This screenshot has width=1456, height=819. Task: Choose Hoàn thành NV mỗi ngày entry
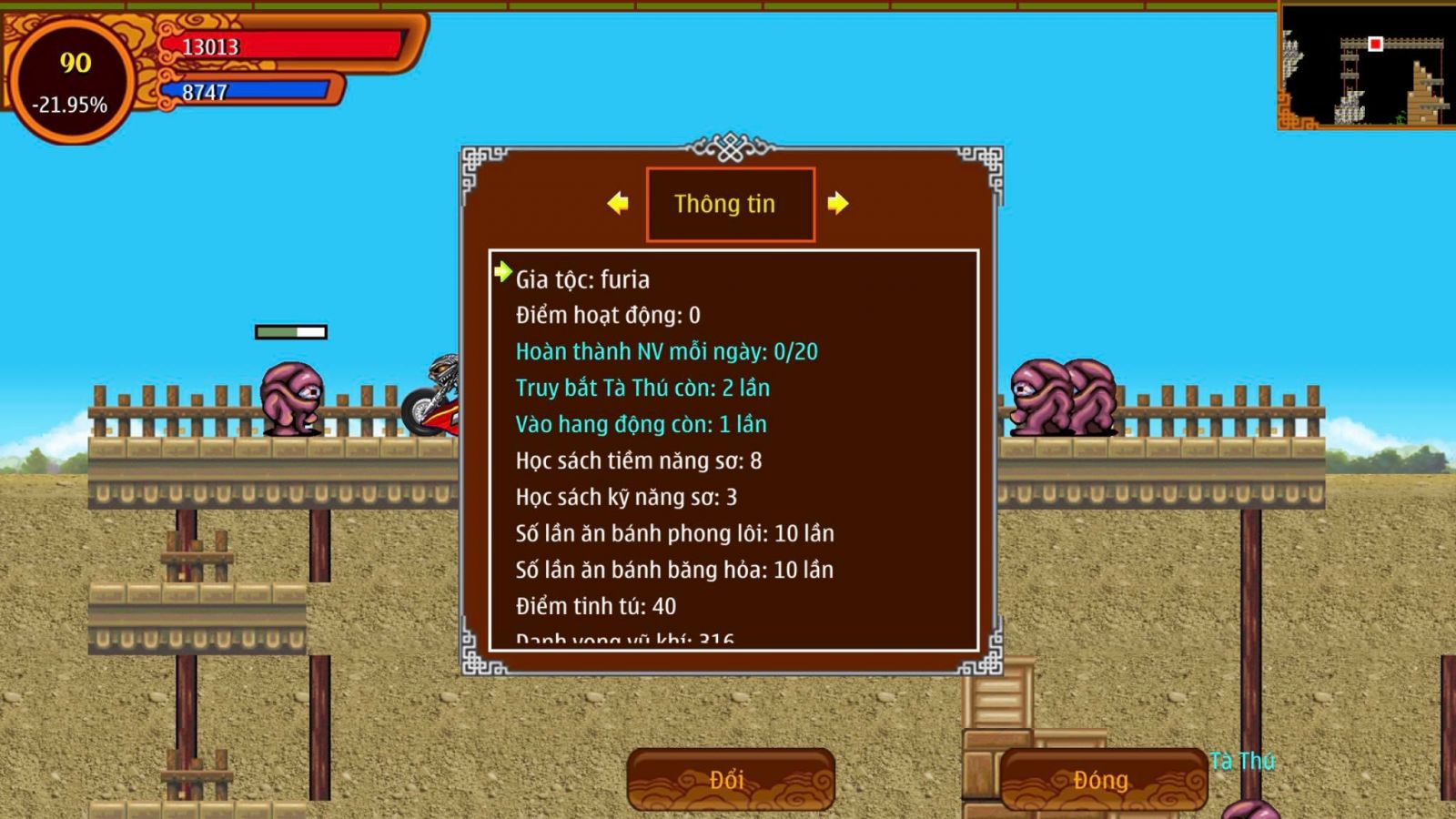tap(666, 352)
